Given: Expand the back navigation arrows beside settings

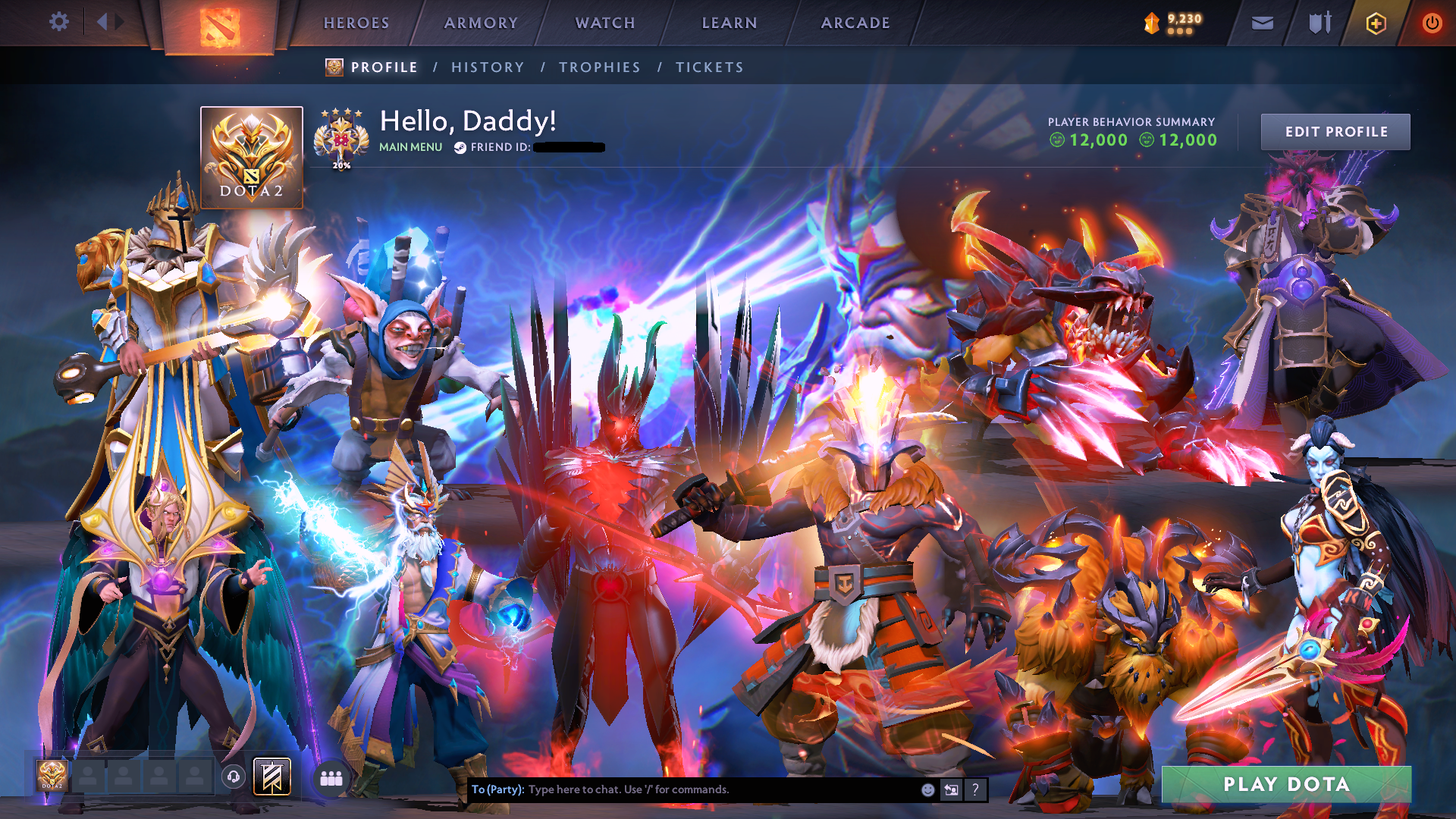Looking at the screenshot, I should pos(108,22).
